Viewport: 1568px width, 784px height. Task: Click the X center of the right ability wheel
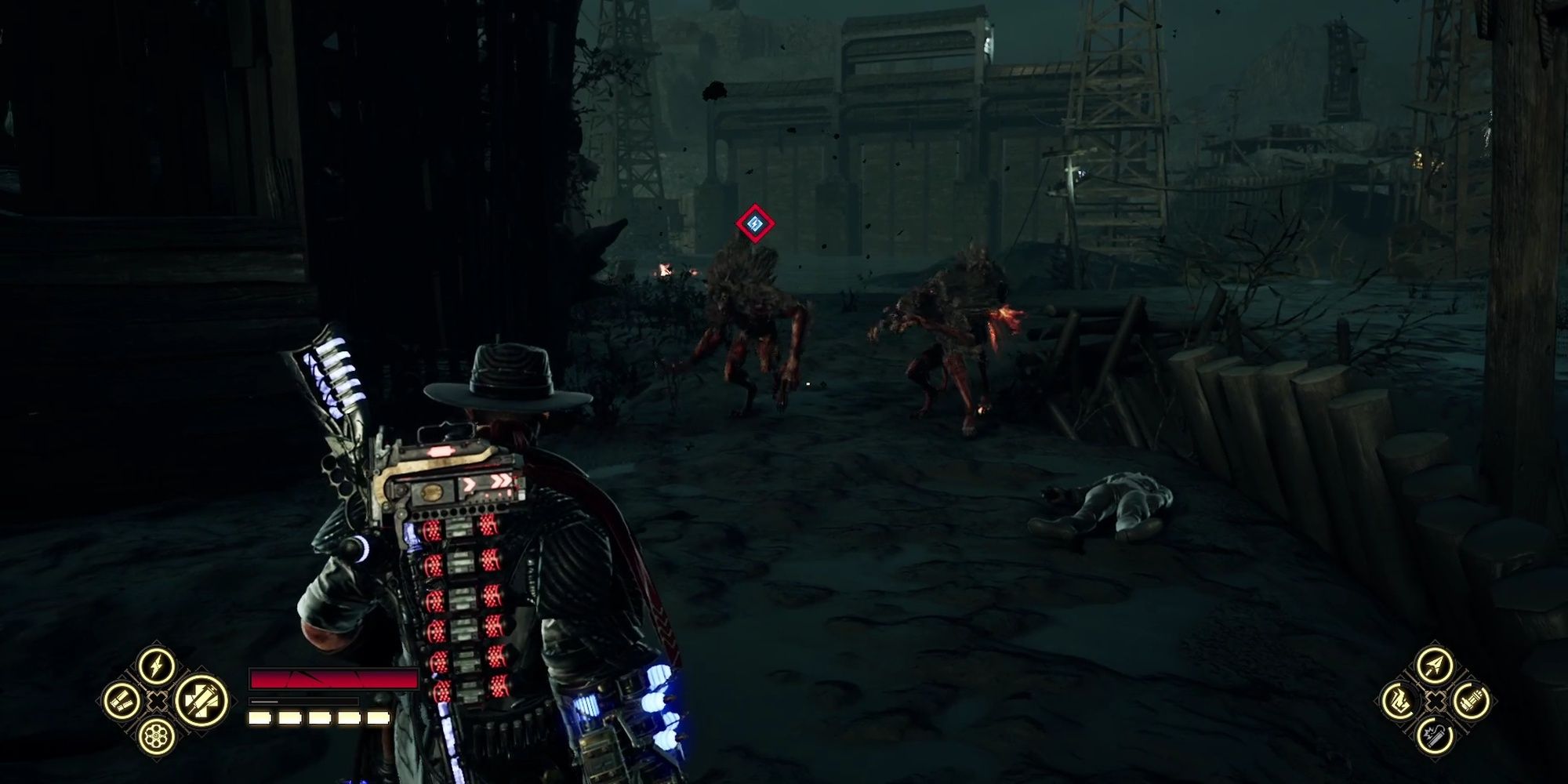point(1436,701)
